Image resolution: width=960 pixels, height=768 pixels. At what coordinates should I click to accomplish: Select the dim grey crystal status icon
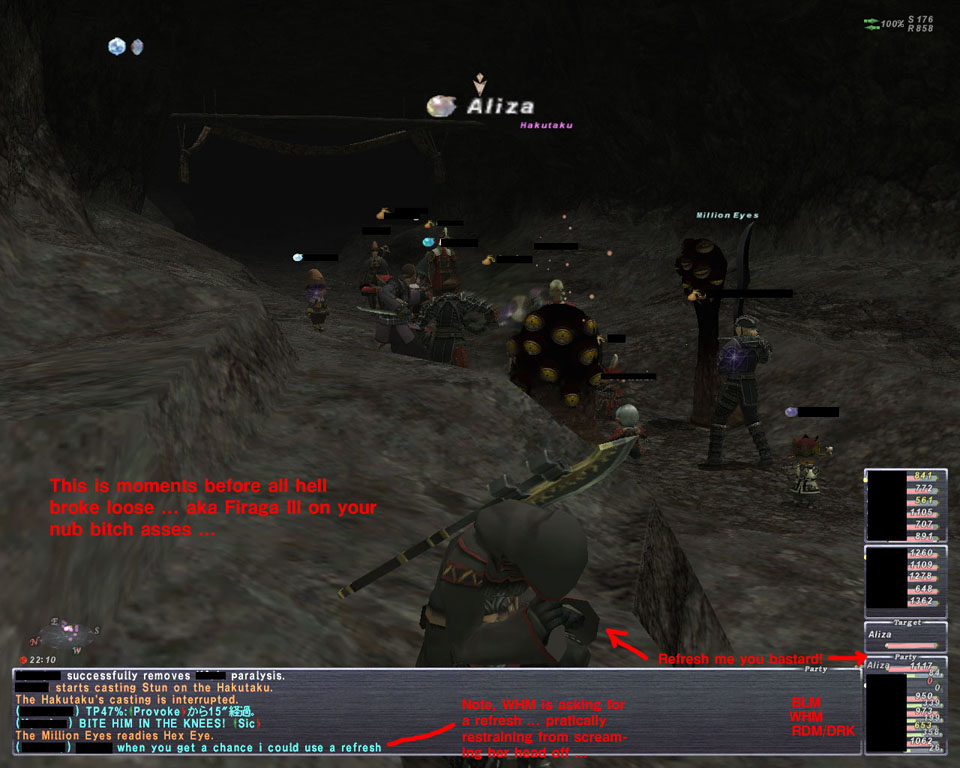(137, 46)
